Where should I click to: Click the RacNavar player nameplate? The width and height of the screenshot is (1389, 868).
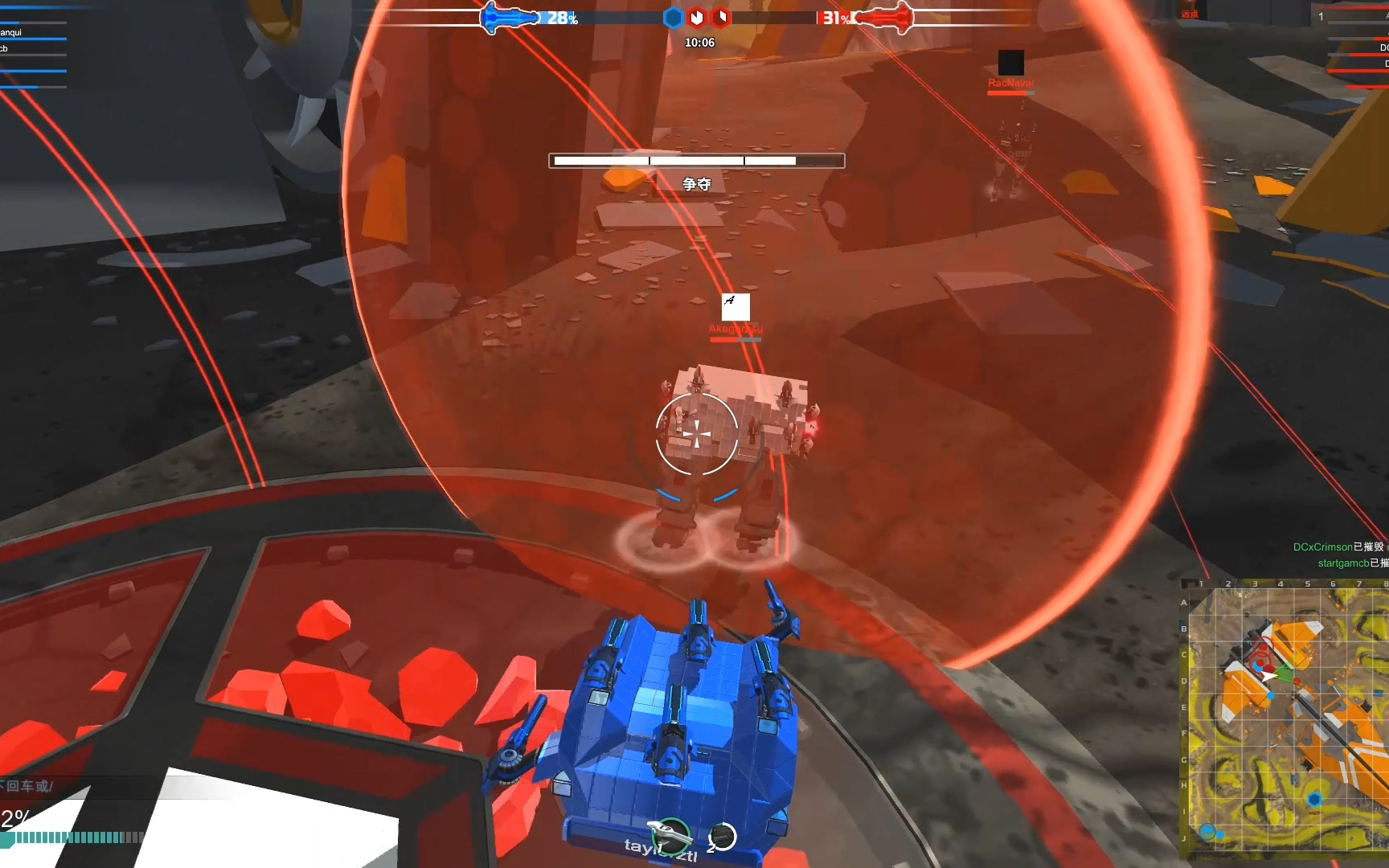point(1011,82)
